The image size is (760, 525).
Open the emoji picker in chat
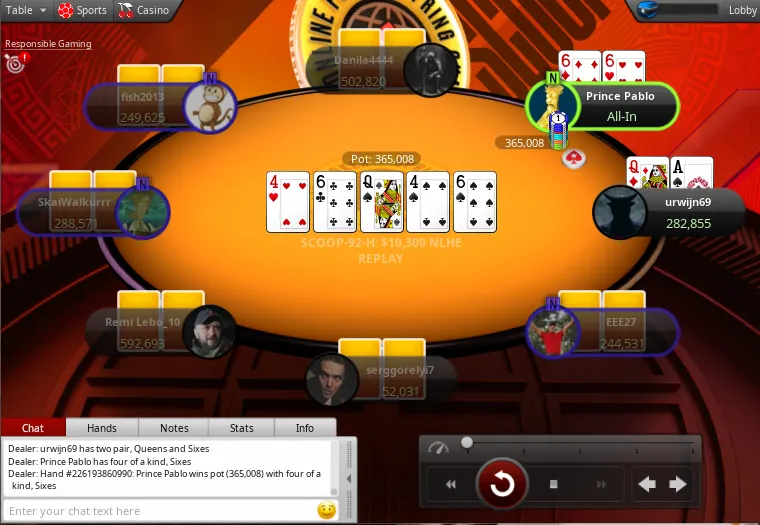[326, 511]
